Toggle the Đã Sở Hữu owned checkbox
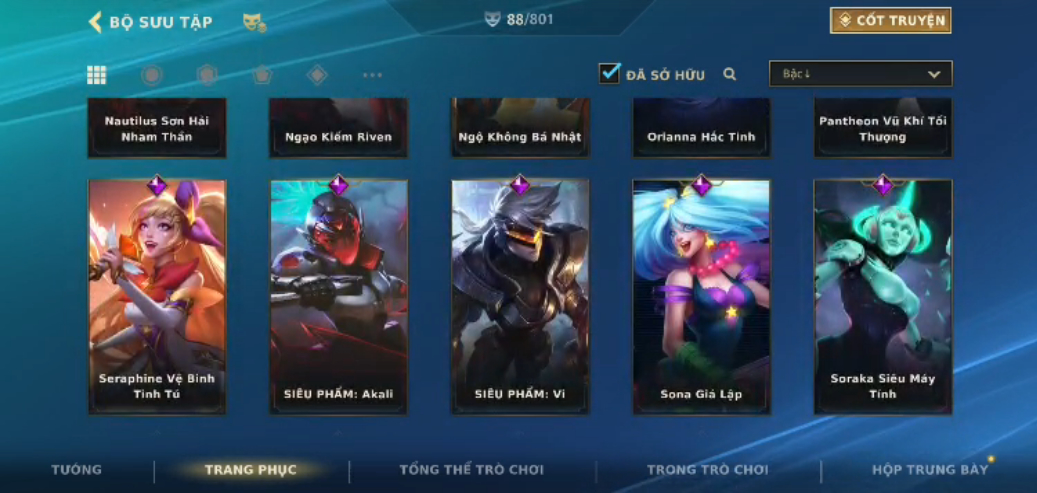1037x493 pixels. 609,74
